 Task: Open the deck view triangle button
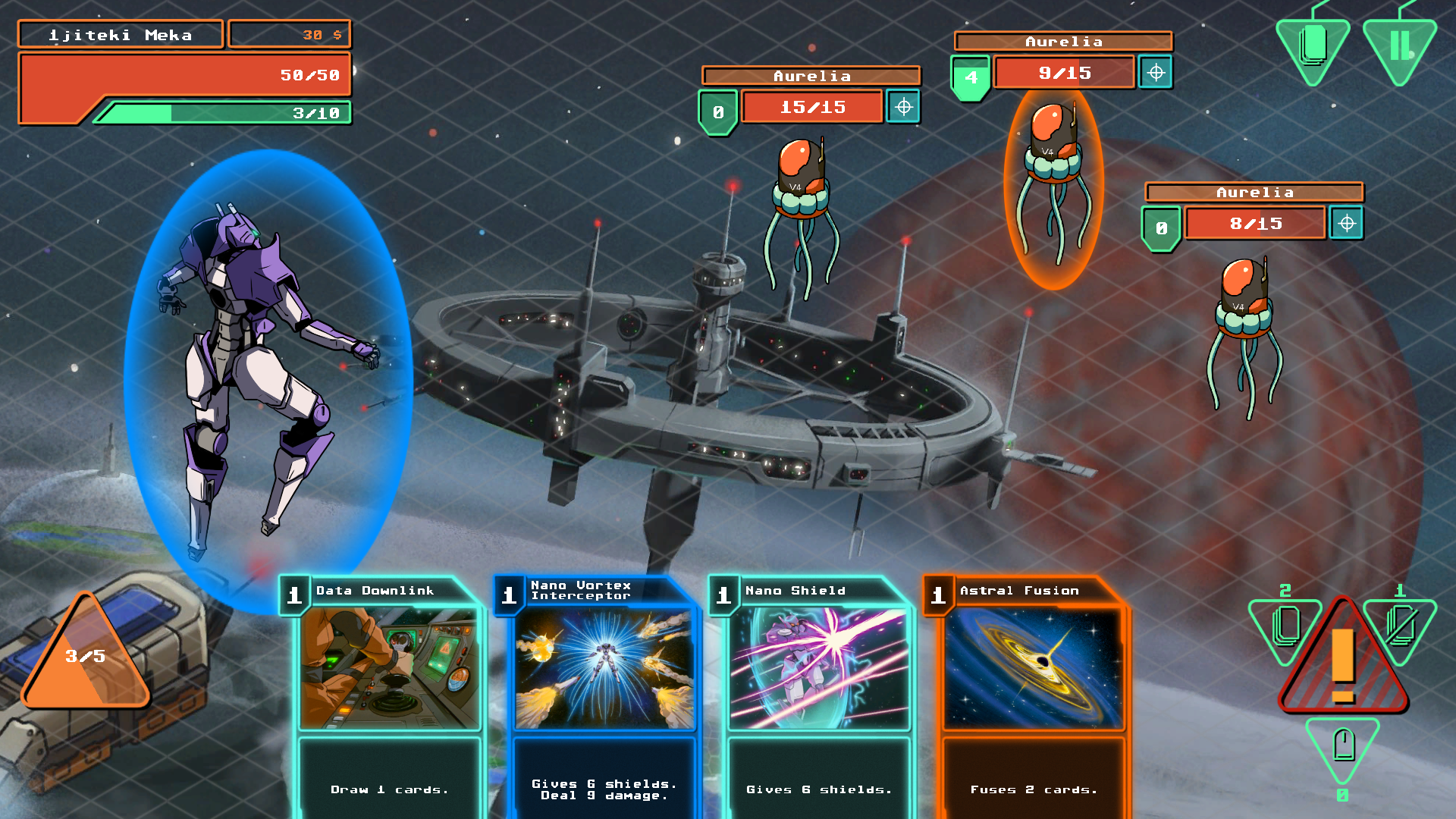click(1313, 47)
